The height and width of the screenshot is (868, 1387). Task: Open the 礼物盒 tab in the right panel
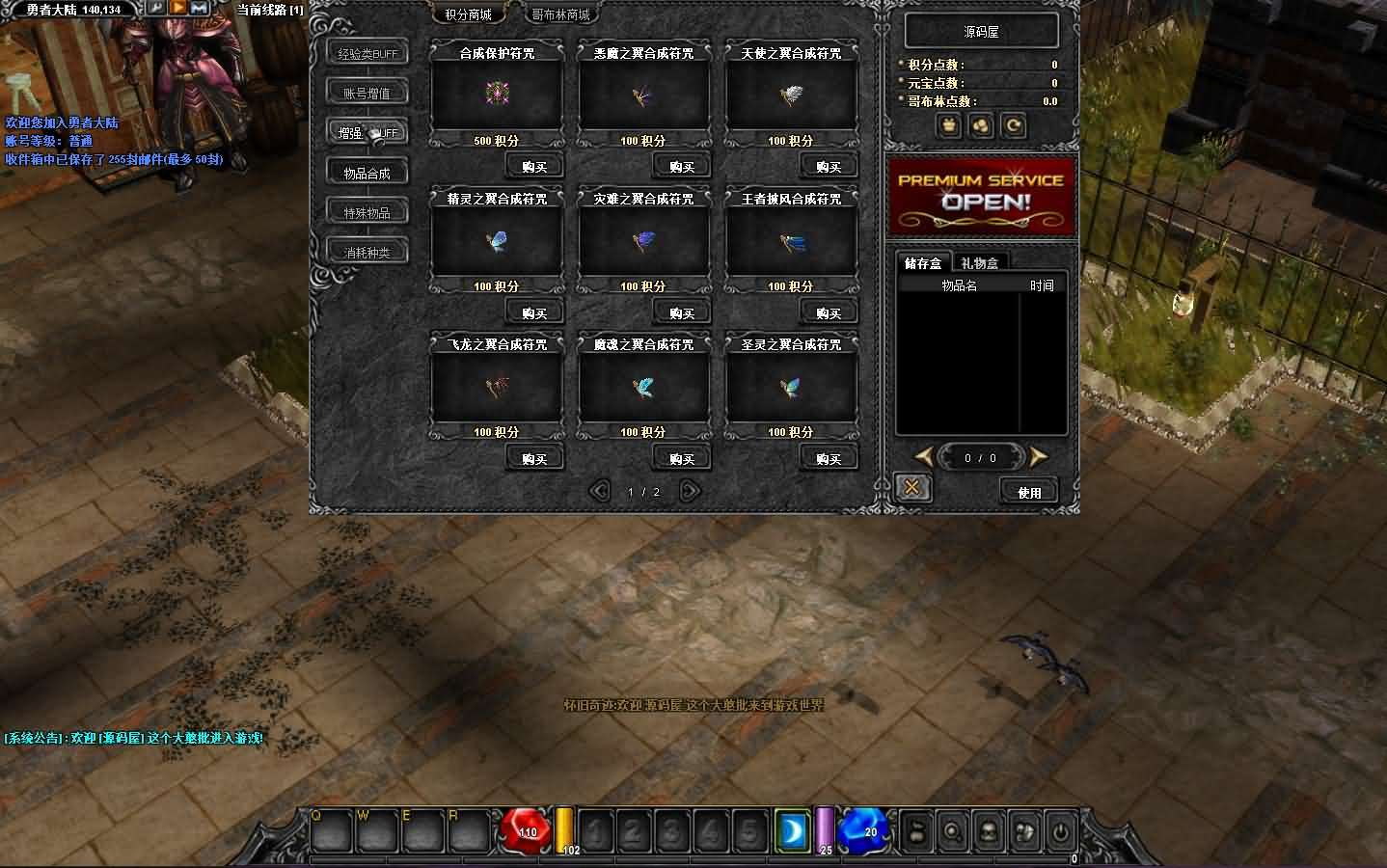coord(980,261)
